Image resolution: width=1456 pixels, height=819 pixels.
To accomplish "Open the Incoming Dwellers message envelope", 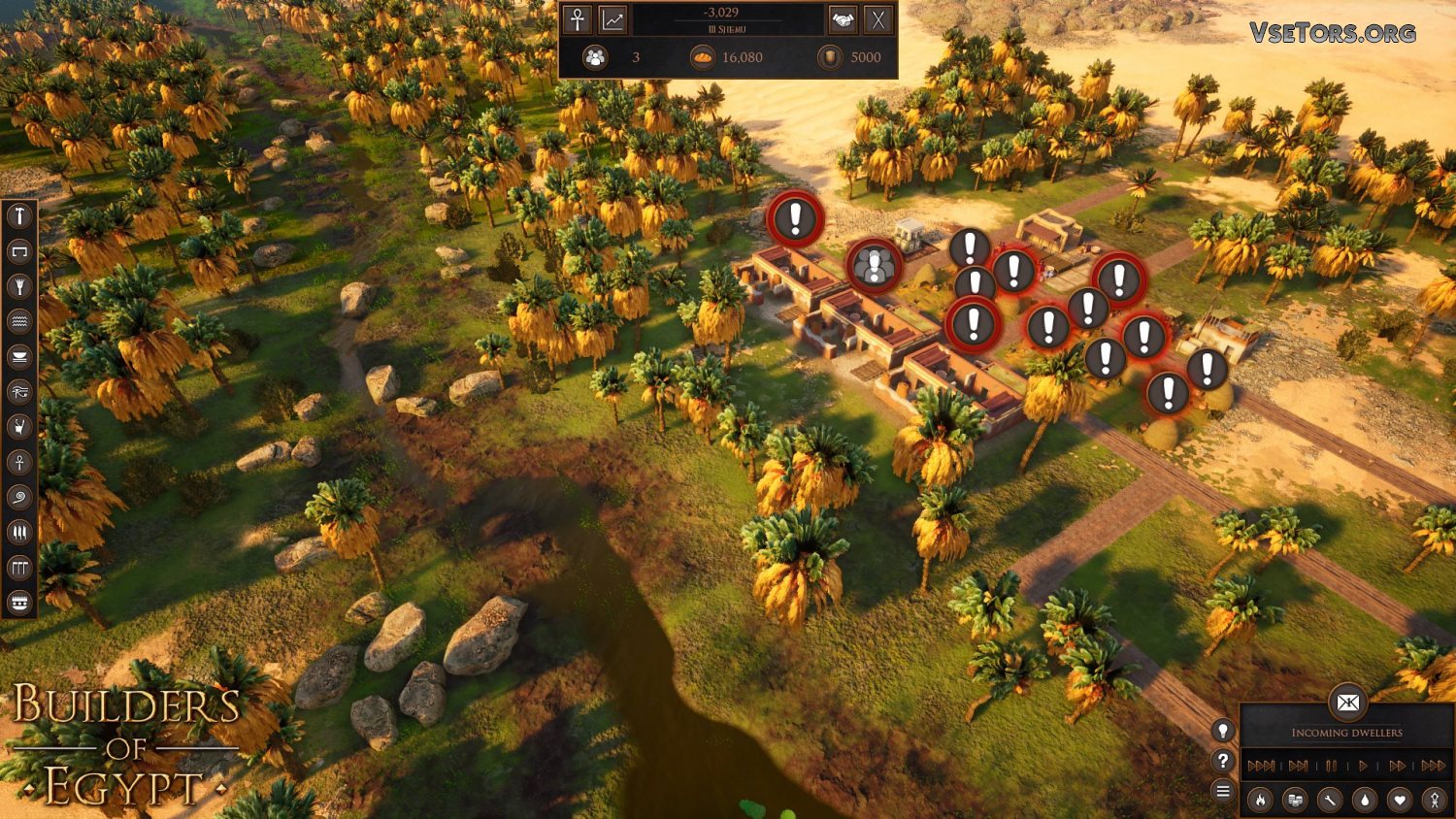I will coord(1347,703).
